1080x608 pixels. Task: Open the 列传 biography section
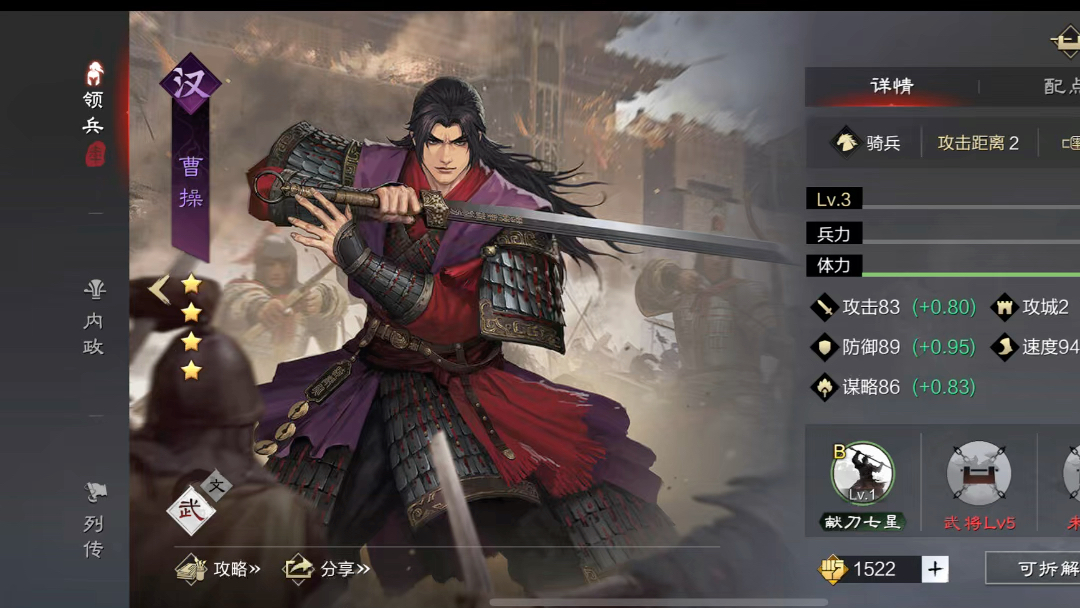click(x=94, y=522)
